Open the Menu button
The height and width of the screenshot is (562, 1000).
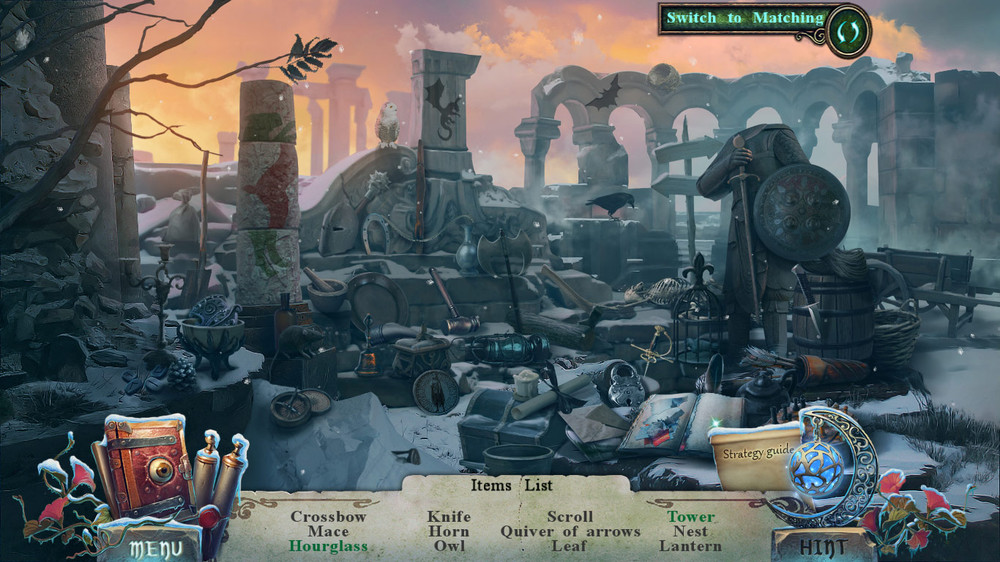[x=156, y=547]
